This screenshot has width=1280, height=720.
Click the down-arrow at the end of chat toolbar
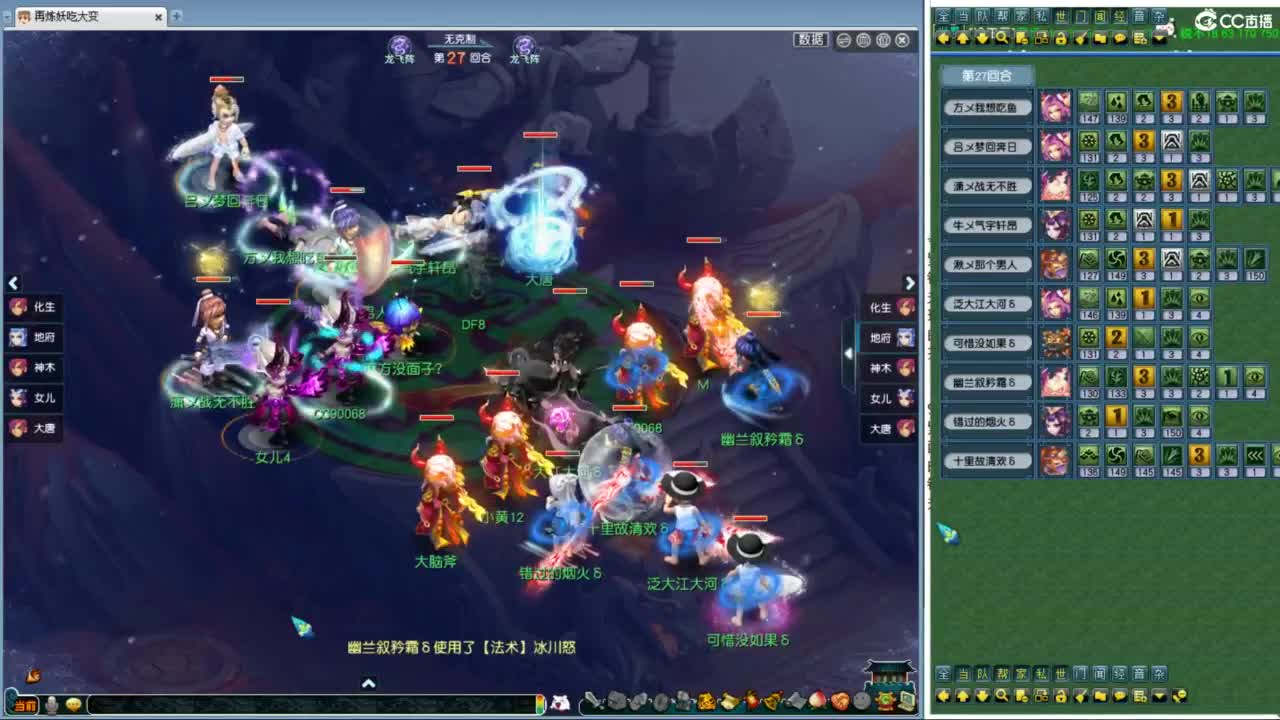click(1158, 37)
